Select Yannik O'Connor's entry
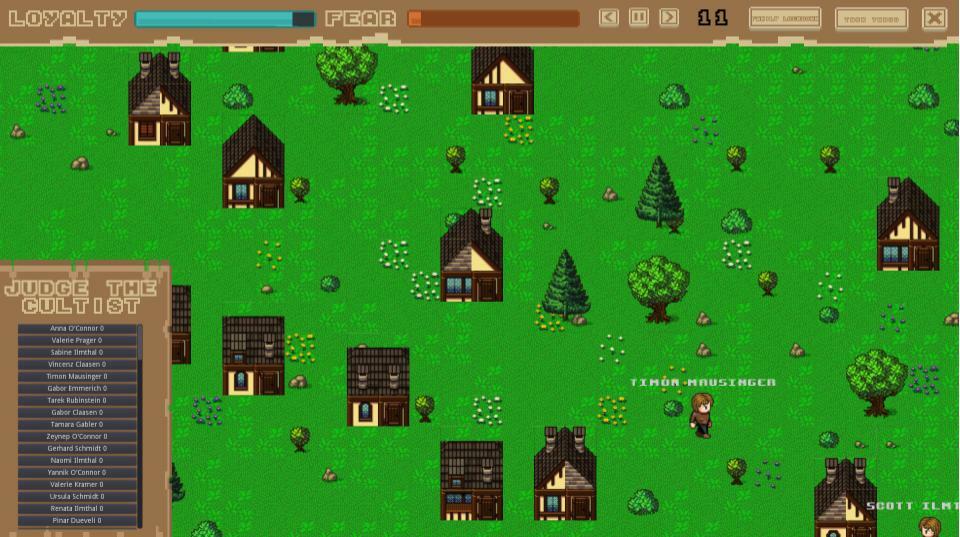 [78, 473]
